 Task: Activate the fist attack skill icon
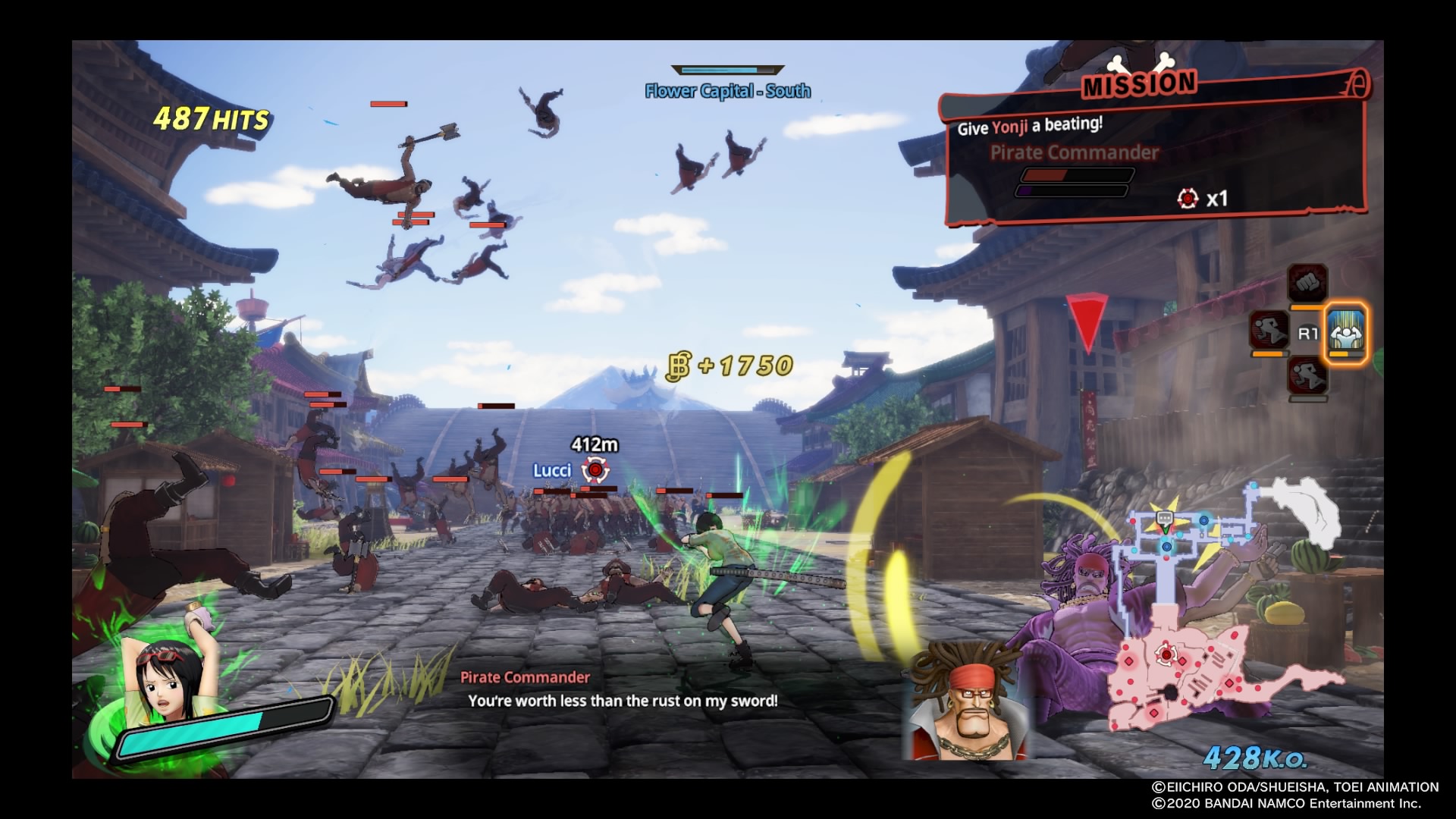pos(1307,284)
